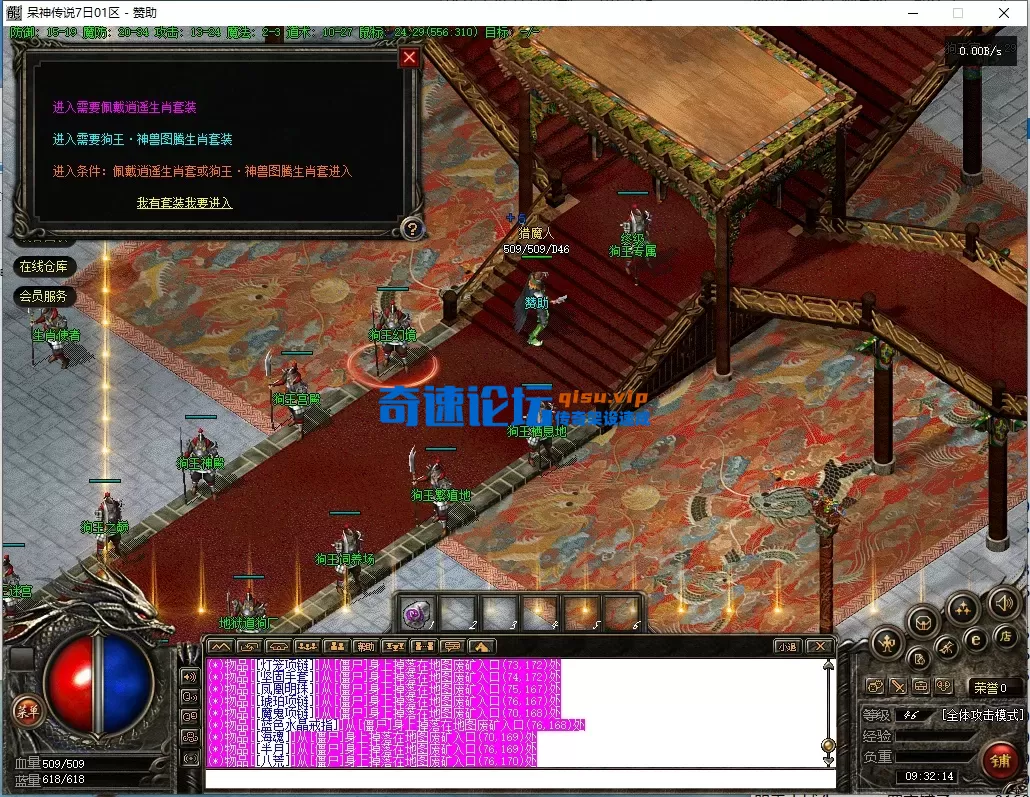Screen dimensions: 1030x797
Task: Click the 小退 logout button
Action: coord(787,647)
